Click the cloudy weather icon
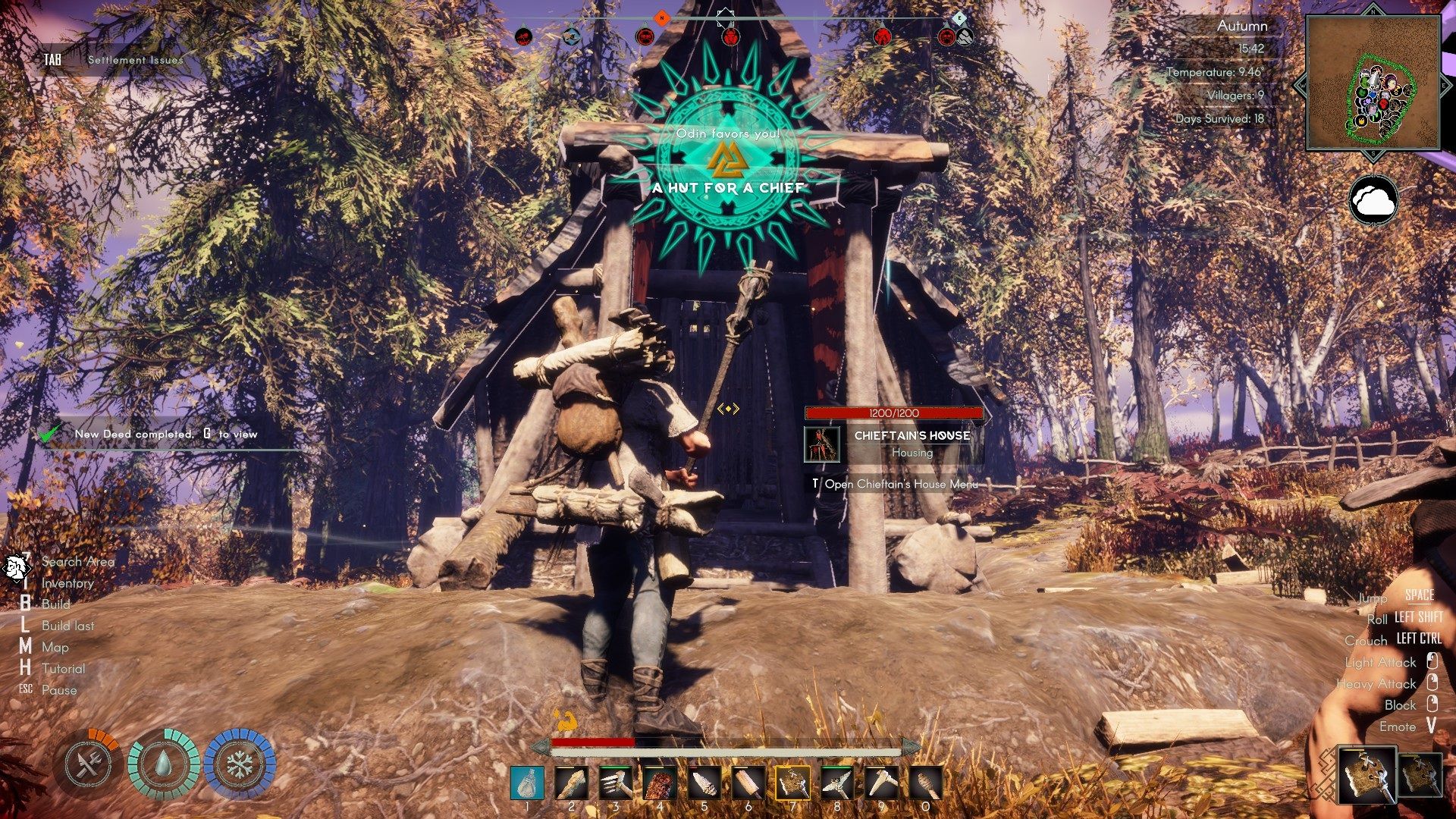The width and height of the screenshot is (1456, 819). (x=1373, y=200)
